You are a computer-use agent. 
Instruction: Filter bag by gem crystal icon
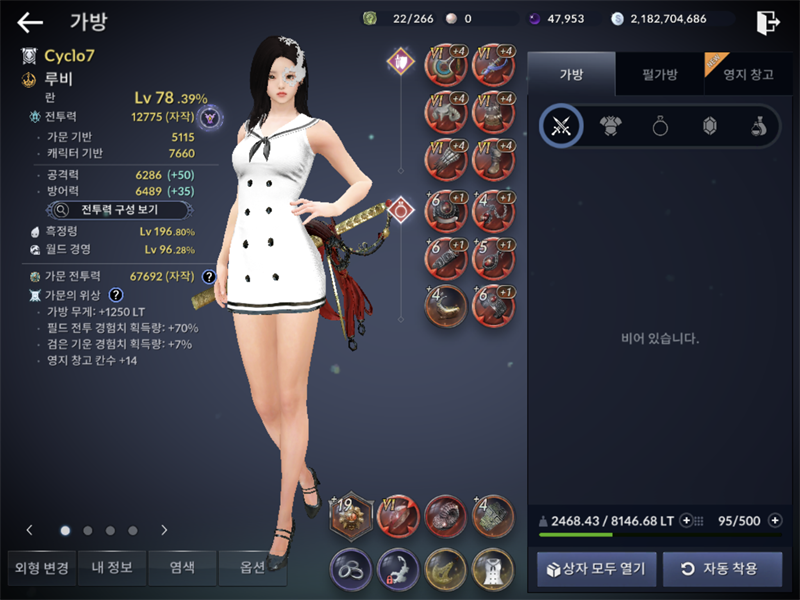(709, 126)
